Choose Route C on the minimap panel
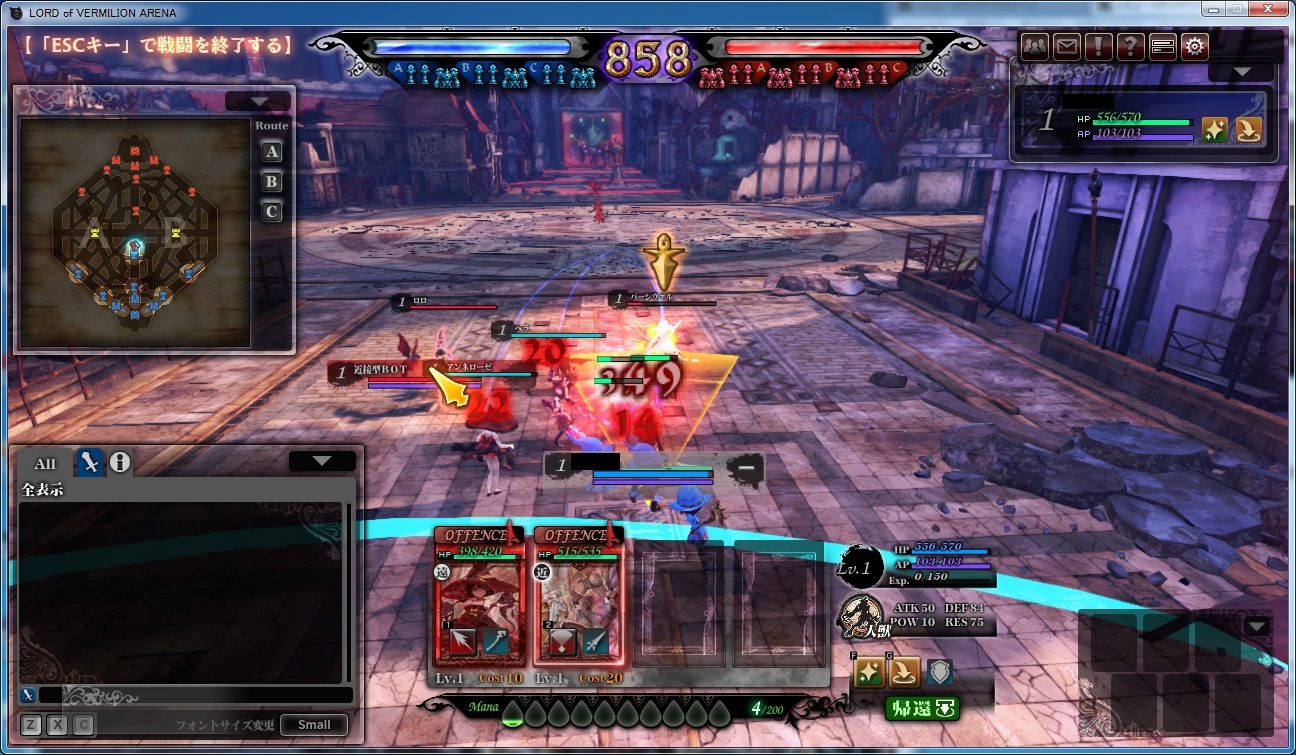This screenshot has width=1296, height=755. tap(271, 212)
